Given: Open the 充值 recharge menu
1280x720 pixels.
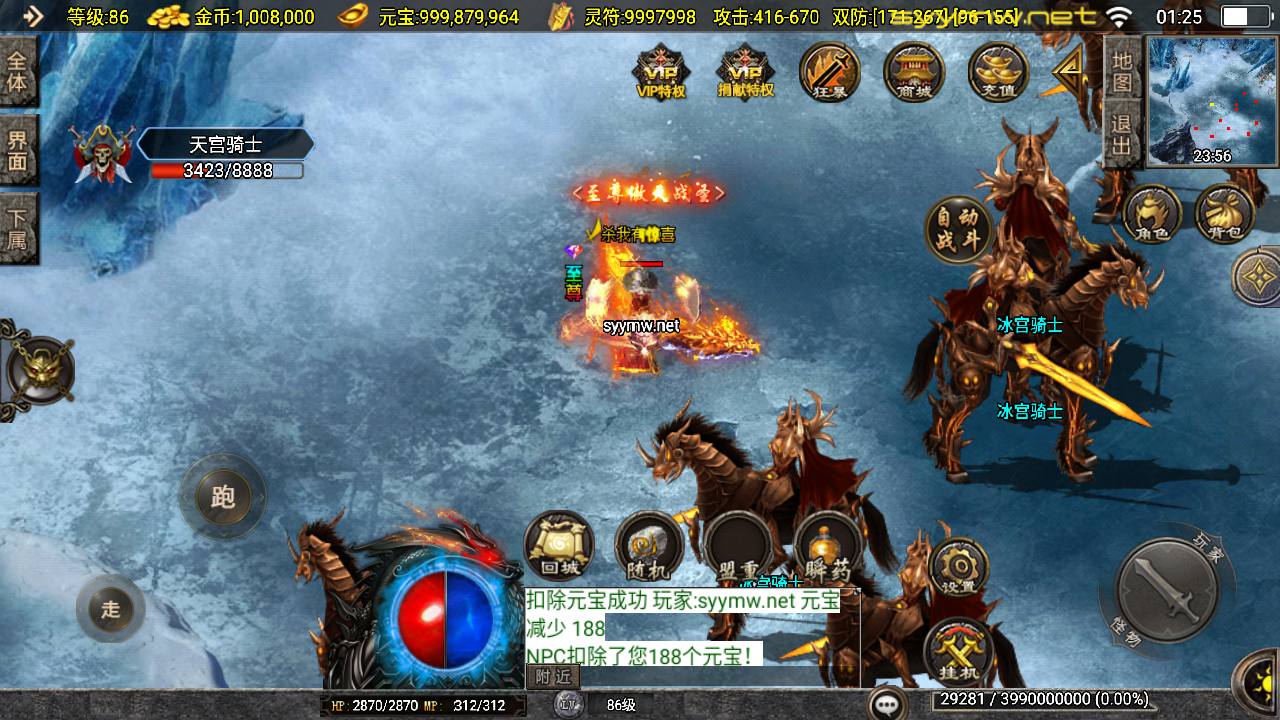Looking at the screenshot, I should 998,72.
